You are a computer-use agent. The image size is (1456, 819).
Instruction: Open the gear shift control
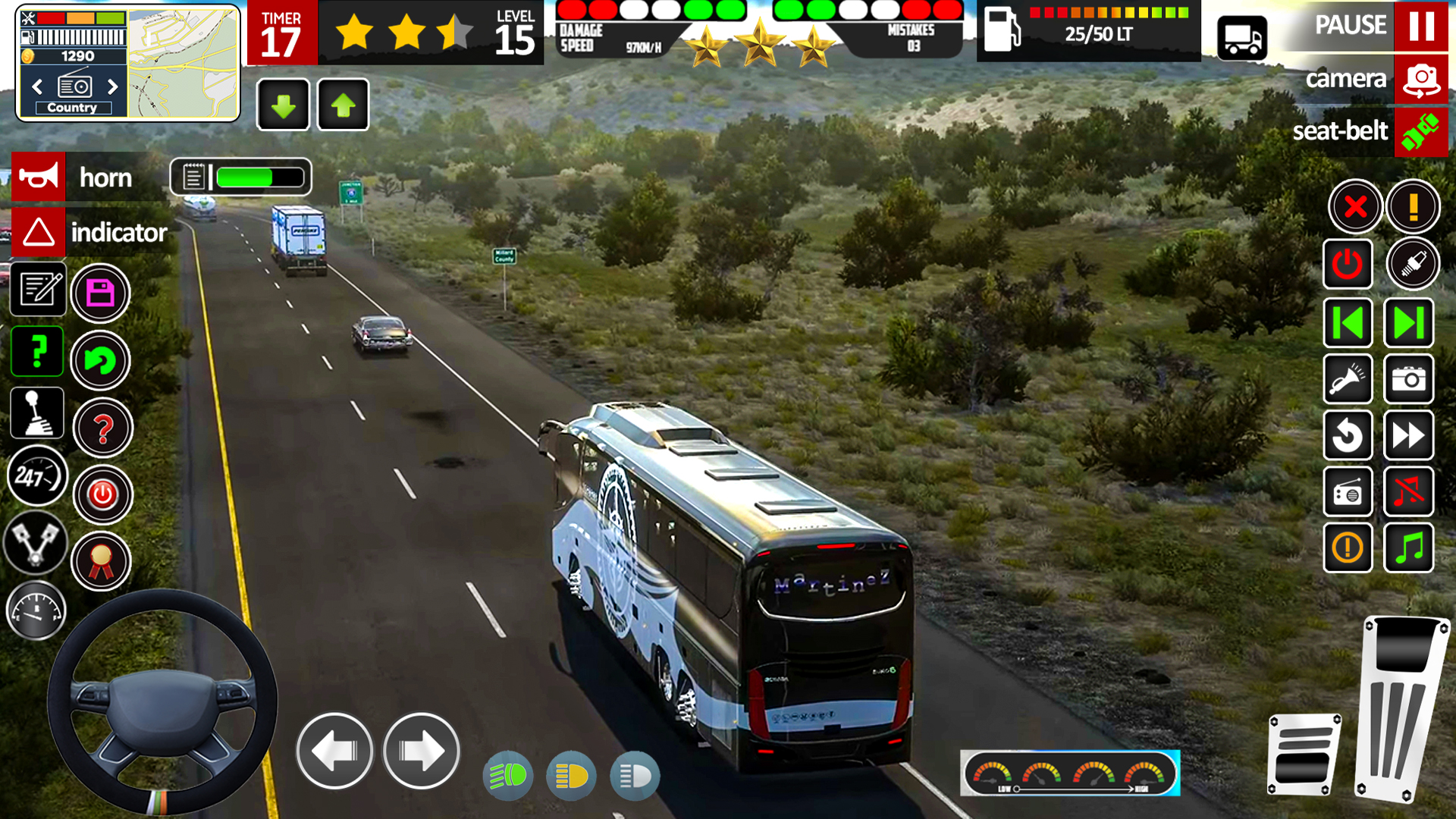[x=36, y=413]
